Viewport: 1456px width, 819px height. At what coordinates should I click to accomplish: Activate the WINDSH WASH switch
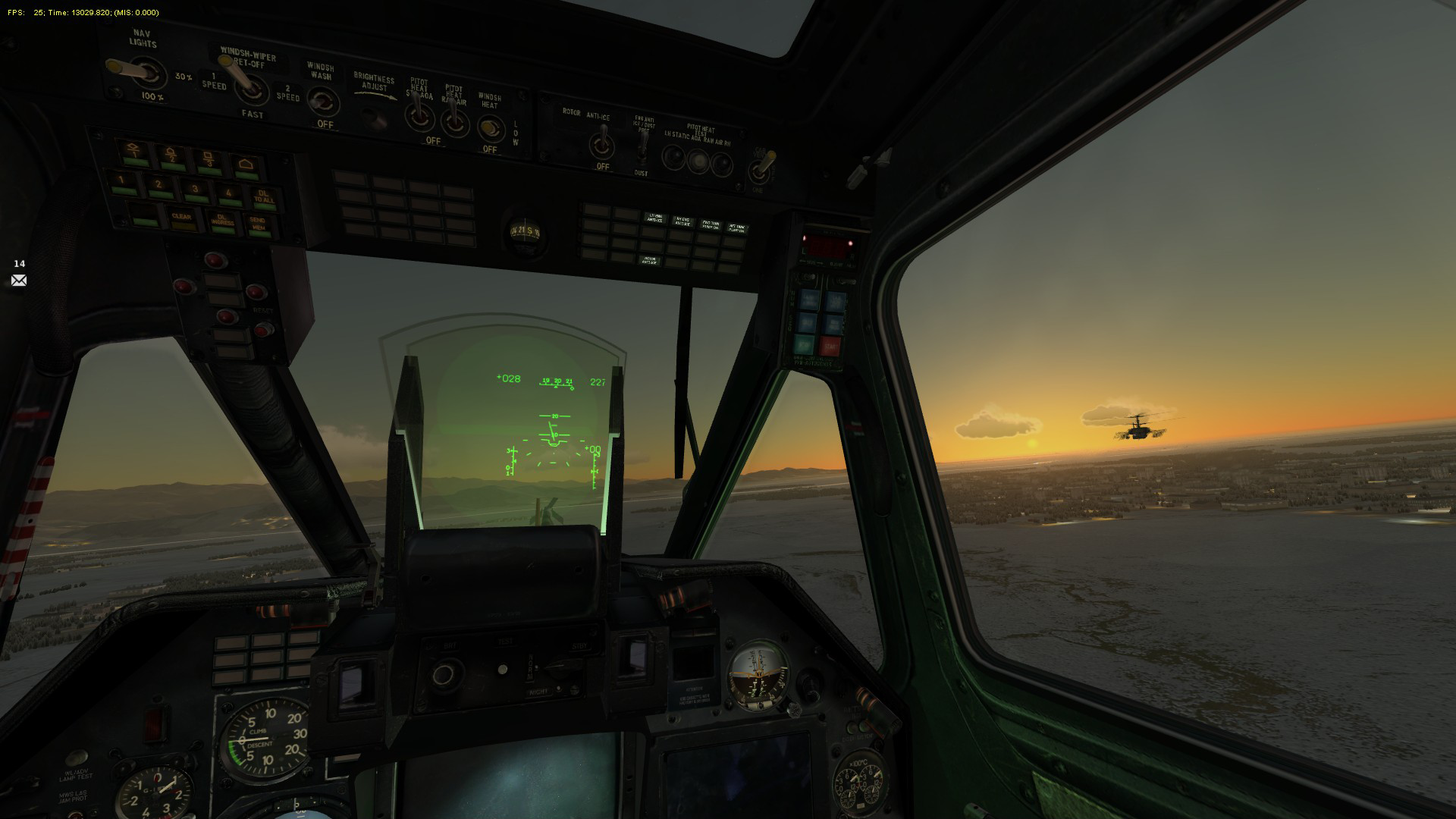click(325, 101)
